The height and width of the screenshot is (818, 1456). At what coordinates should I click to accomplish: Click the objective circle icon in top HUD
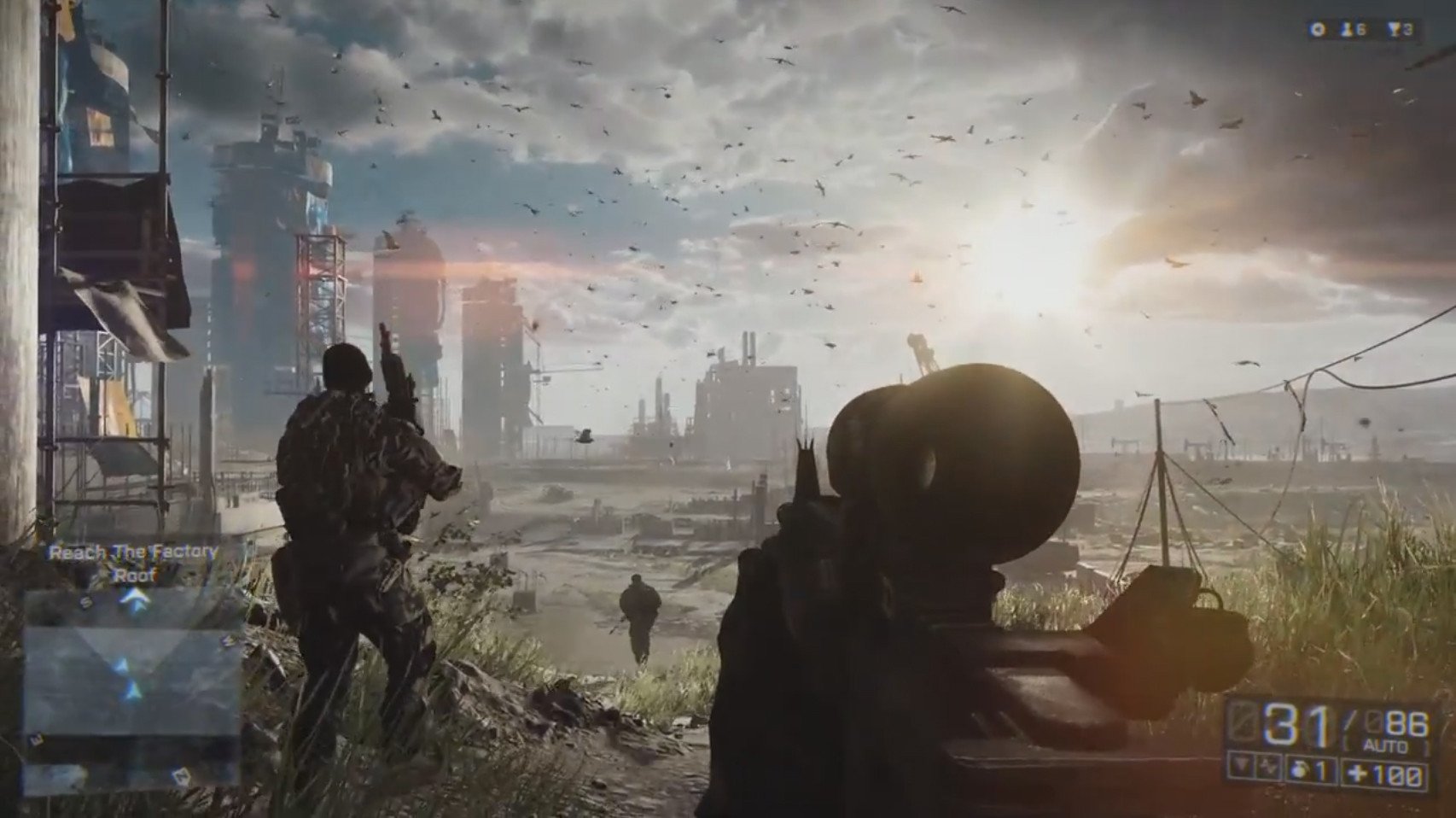pos(1317,29)
